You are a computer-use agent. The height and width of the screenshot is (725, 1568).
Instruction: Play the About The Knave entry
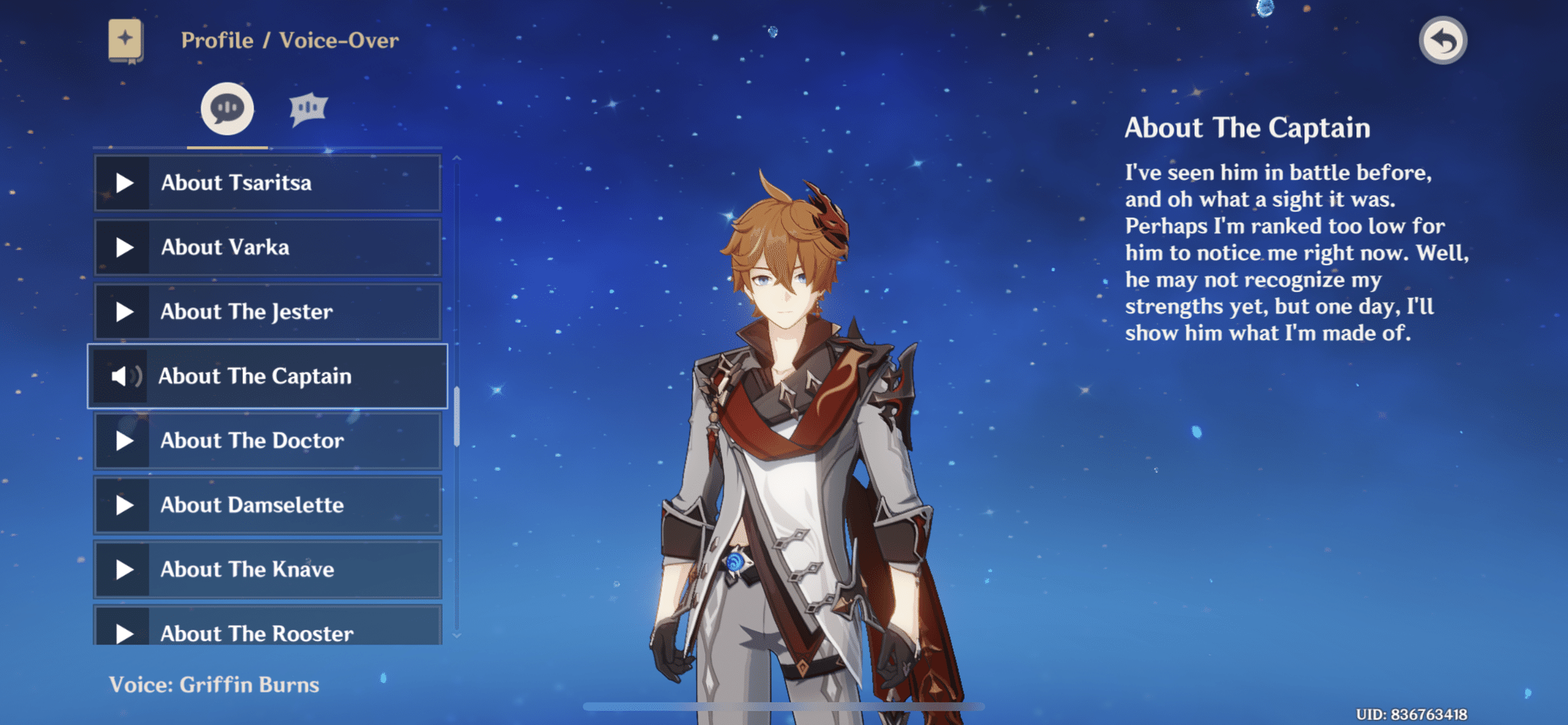(x=267, y=570)
